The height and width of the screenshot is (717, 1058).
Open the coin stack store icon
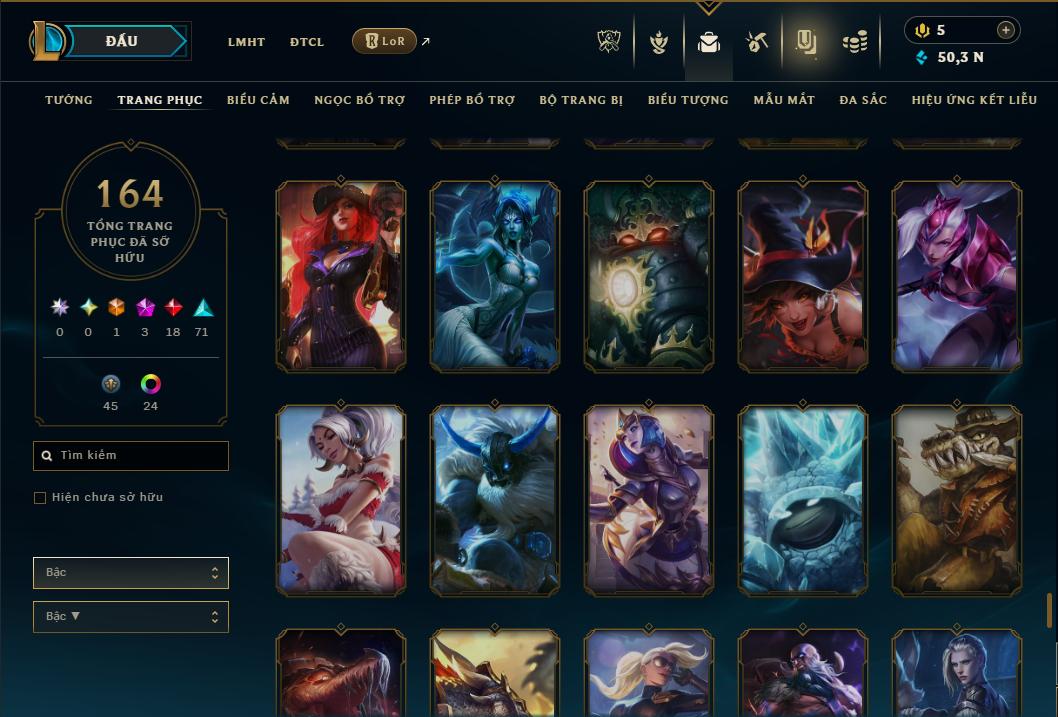click(x=854, y=42)
